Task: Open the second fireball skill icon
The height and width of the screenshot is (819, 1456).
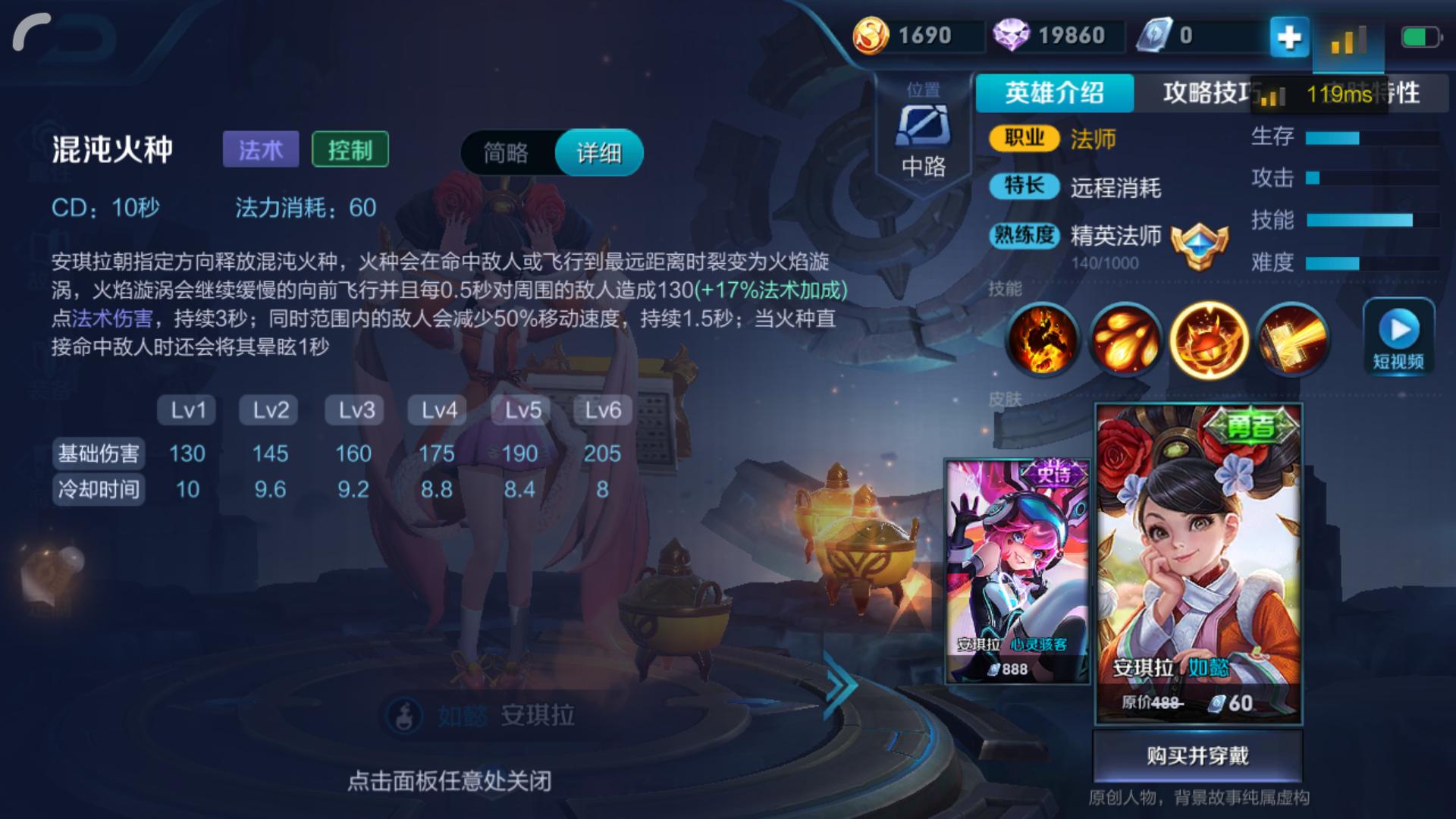Action: point(1128,339)
